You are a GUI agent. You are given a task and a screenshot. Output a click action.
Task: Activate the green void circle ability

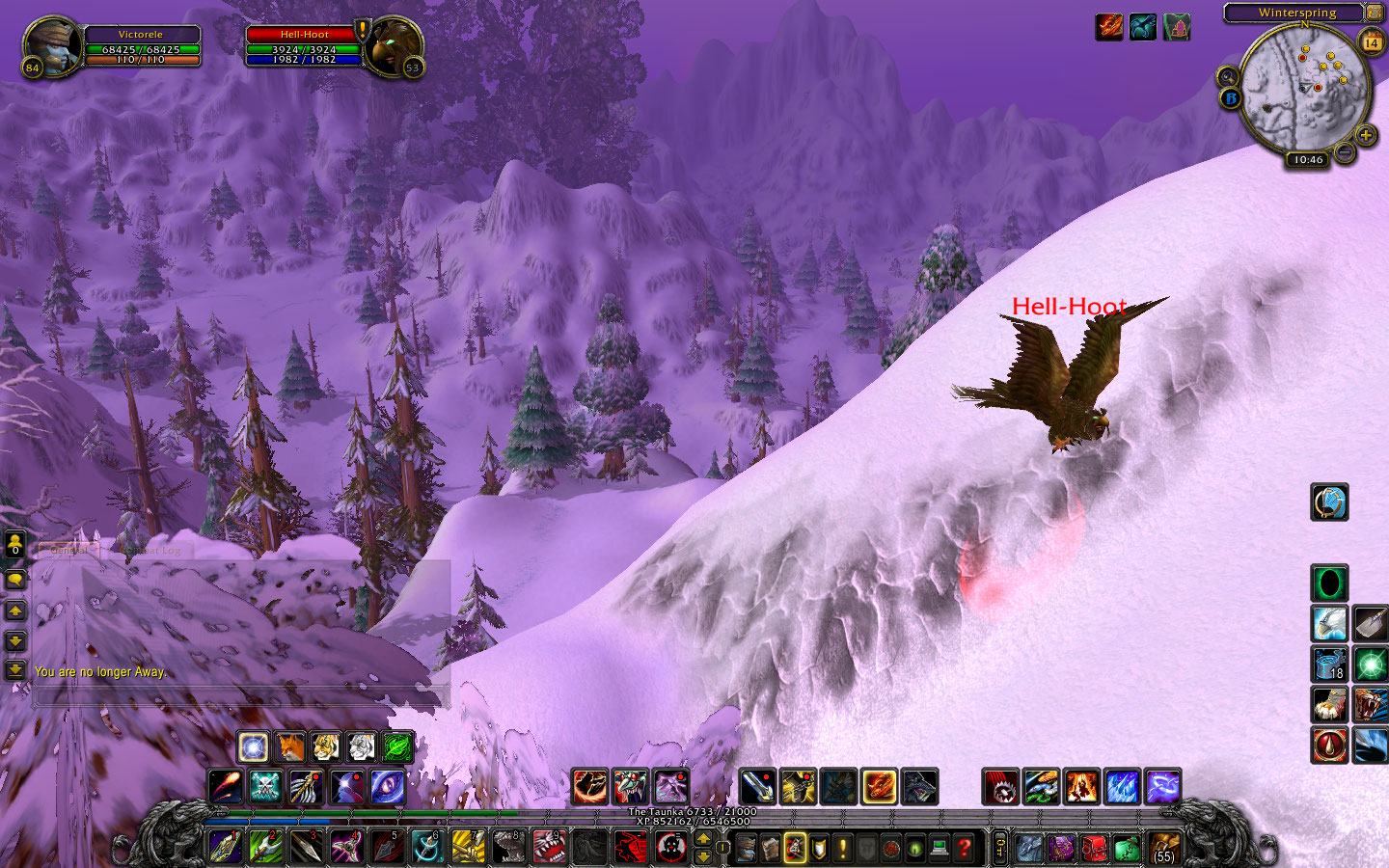tap(1329, 583)
